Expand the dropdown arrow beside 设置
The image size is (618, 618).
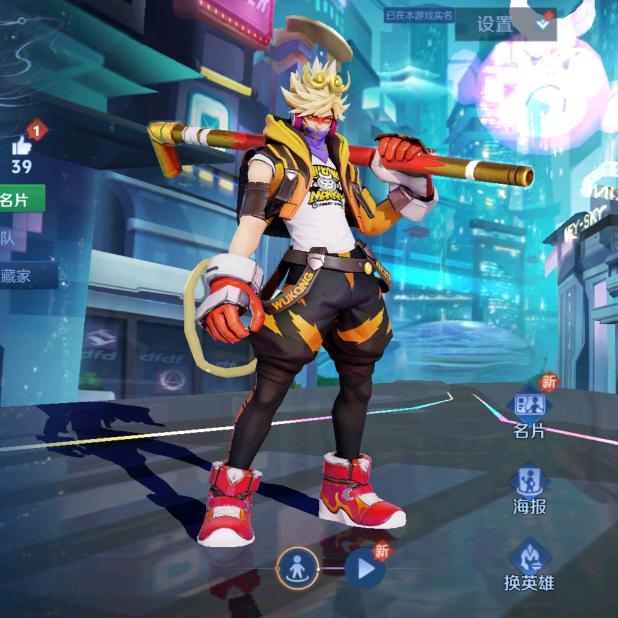click(543, 22)
